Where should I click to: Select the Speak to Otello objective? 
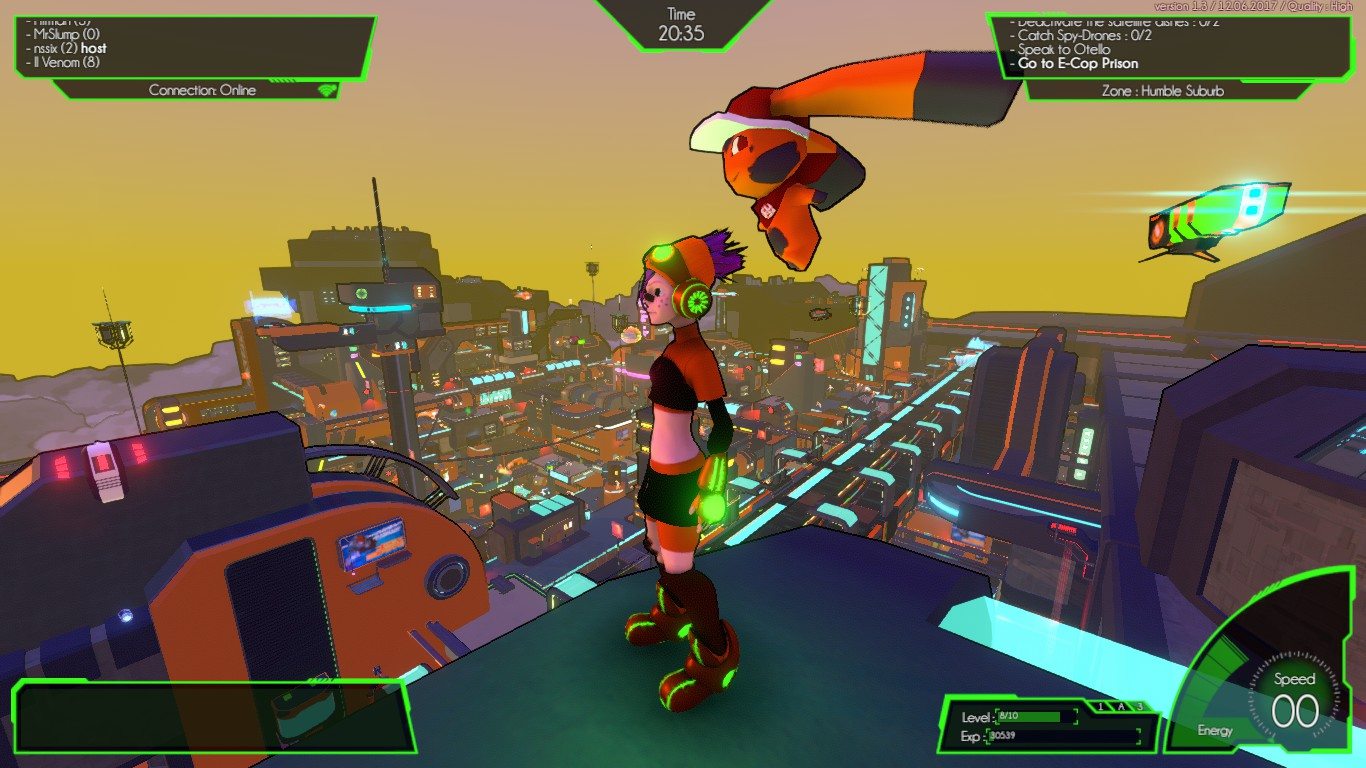click(x=1064, y=49)
